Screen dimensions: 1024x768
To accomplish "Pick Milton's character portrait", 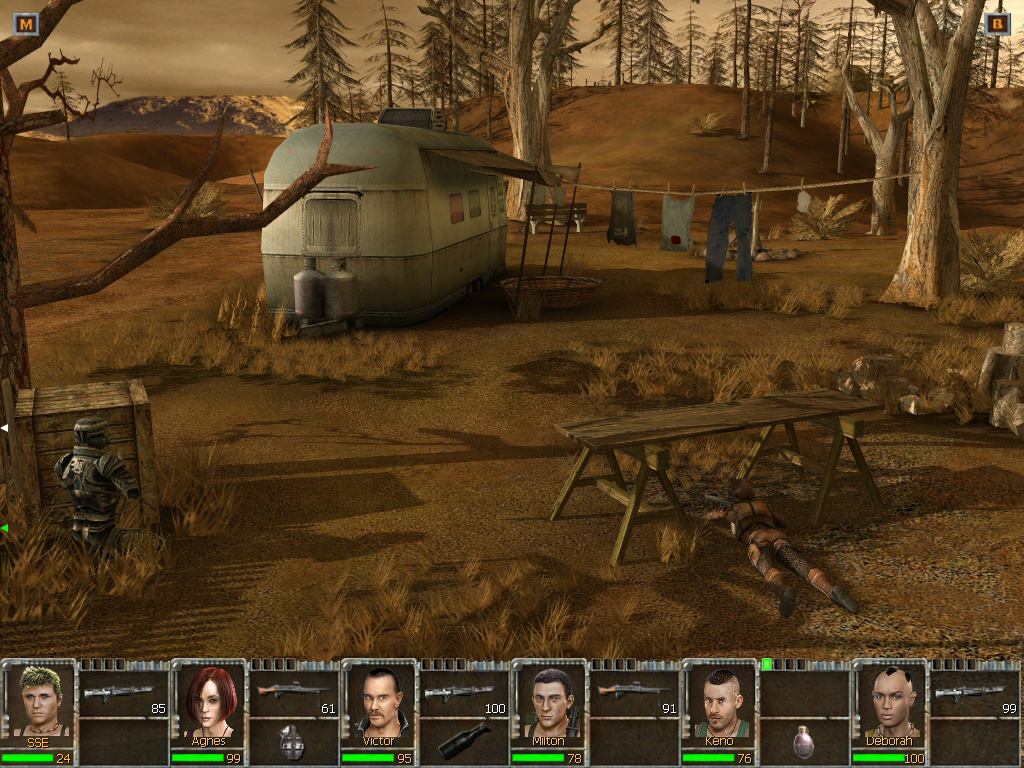I will (x=549, y=700).
